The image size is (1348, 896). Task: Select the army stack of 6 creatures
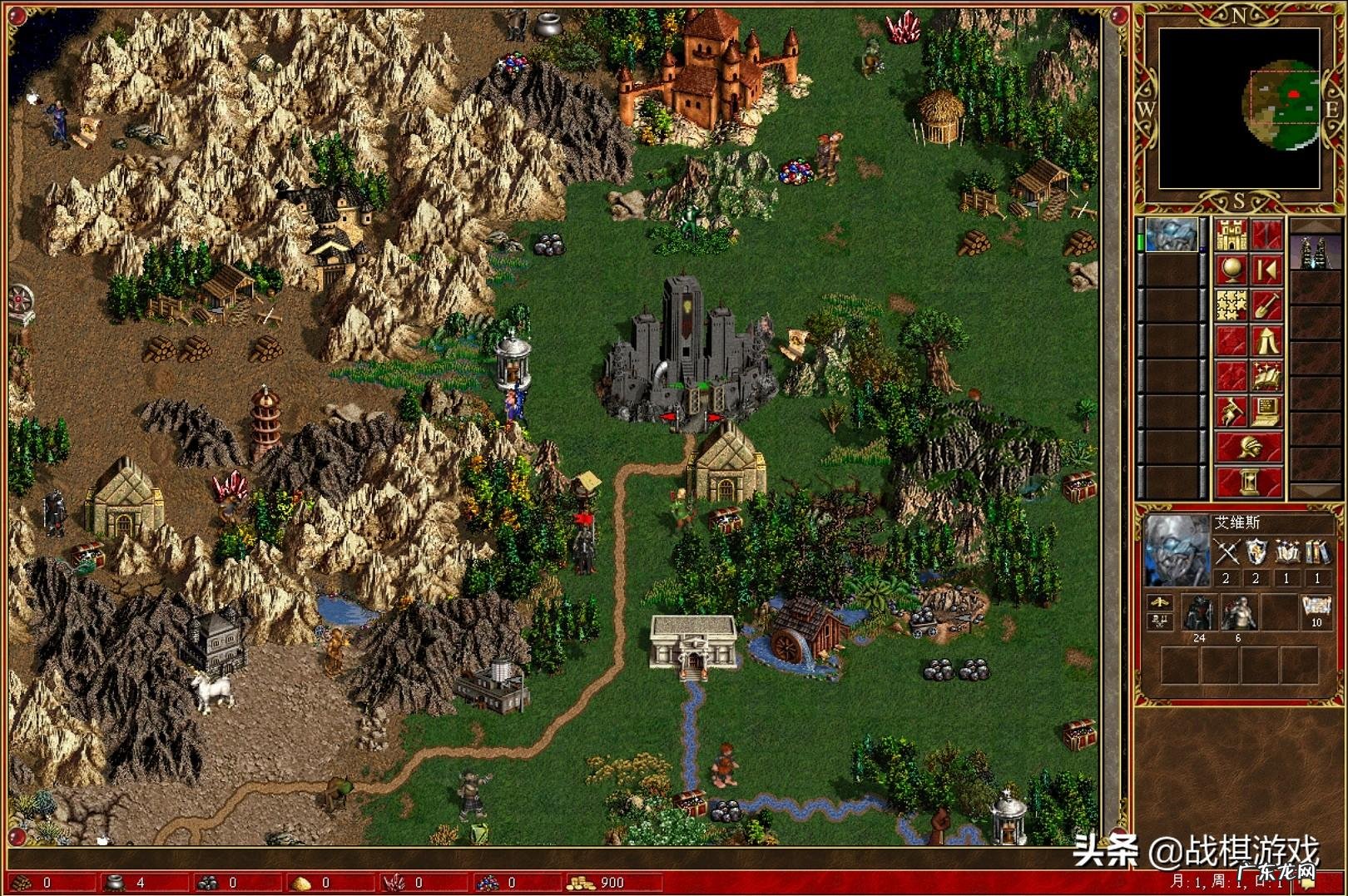click(x=1238, y=613)
